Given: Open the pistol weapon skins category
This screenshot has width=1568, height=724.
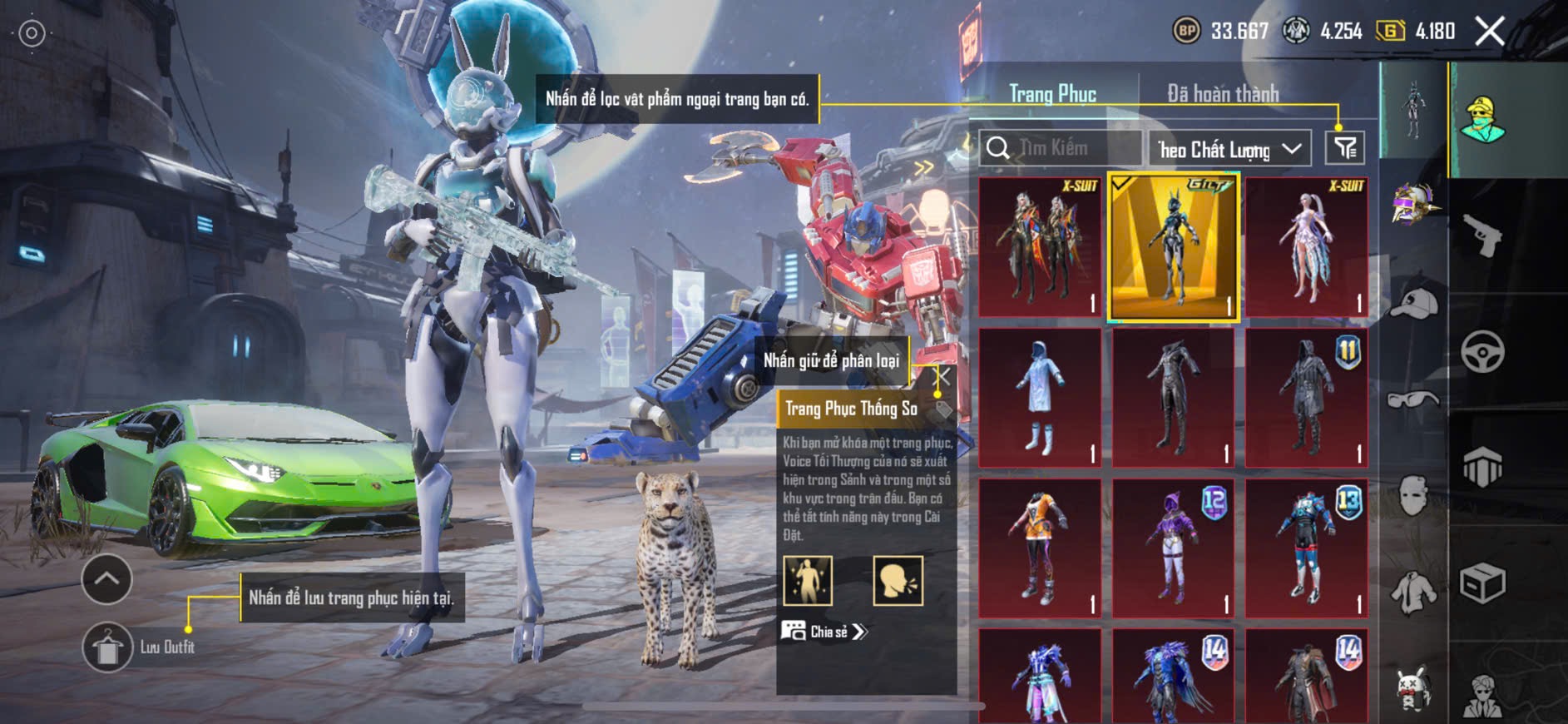Looking at the screenshot, I should click(x=1482, y=236).
